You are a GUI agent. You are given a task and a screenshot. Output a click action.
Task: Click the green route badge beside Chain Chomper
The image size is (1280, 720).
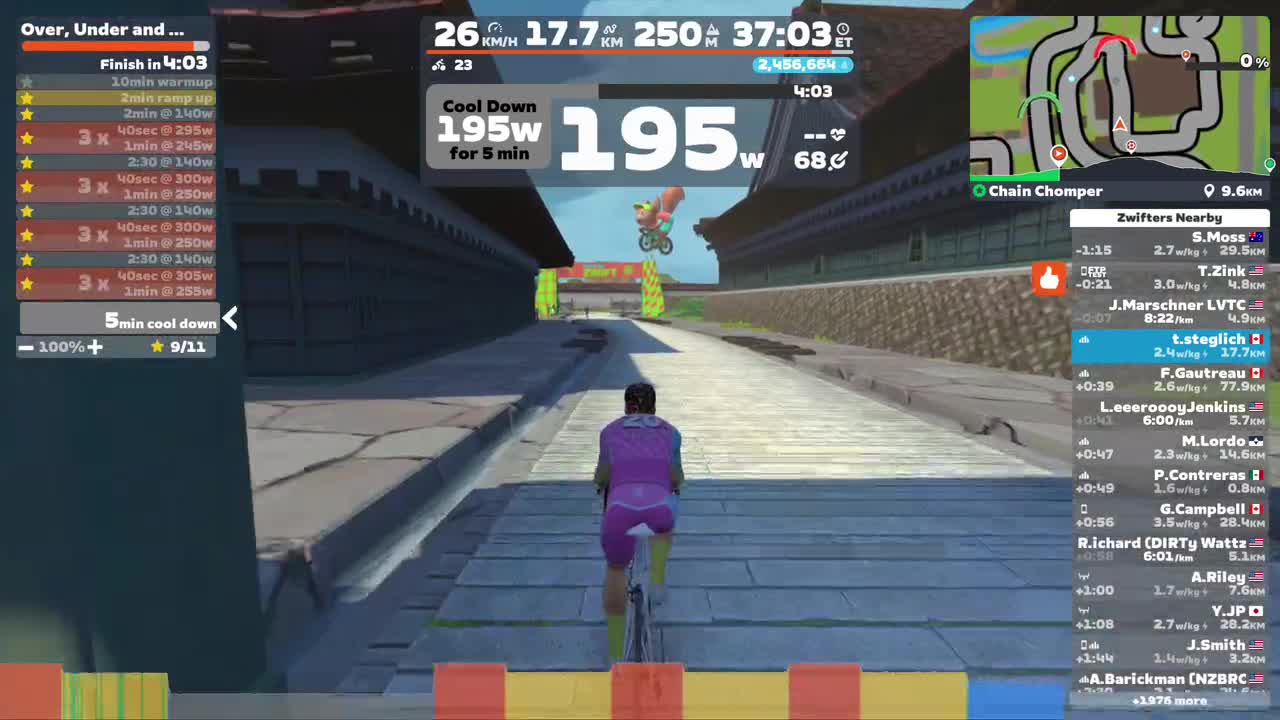coord(979,191)
